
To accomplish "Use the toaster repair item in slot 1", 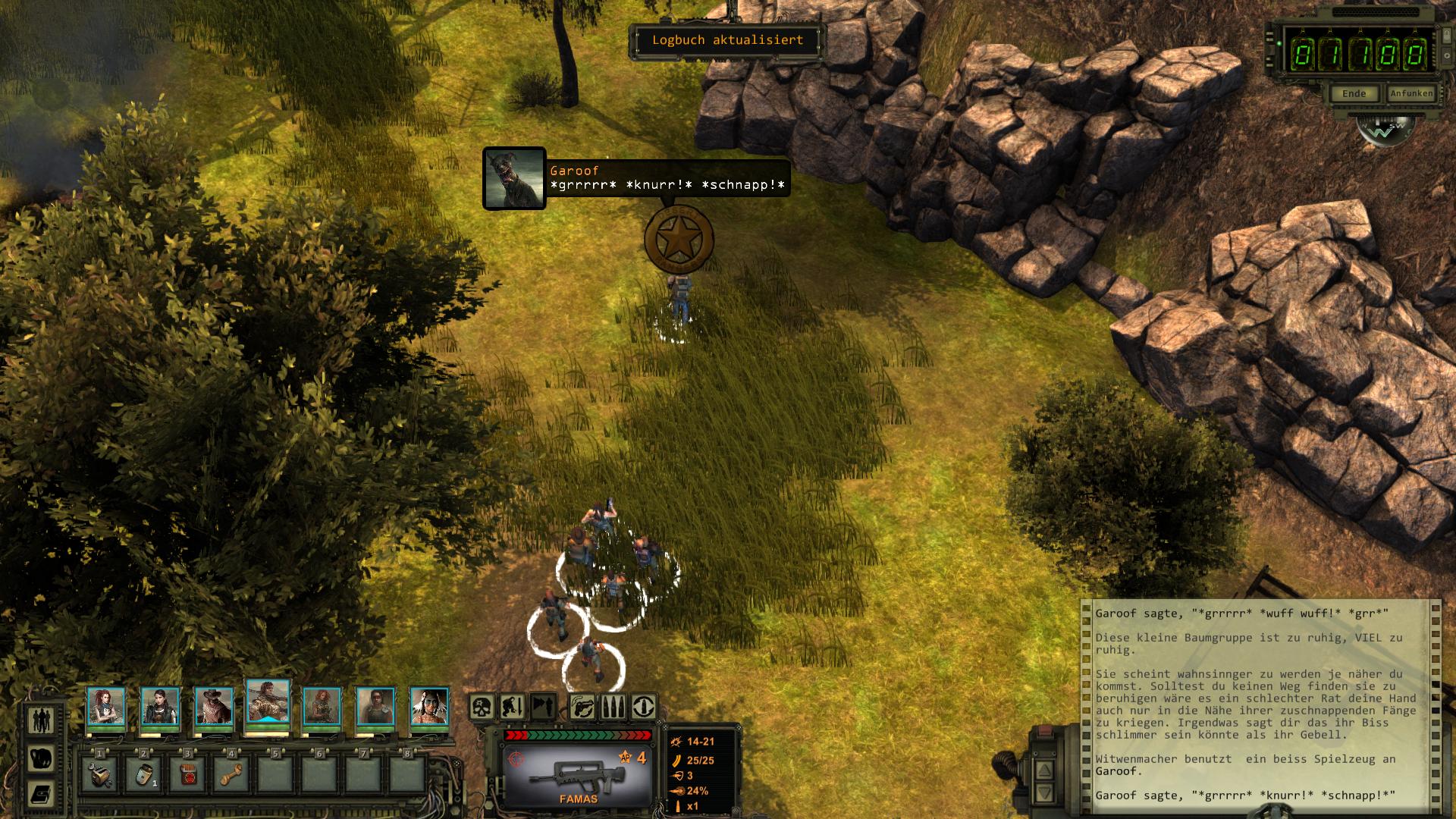I will [99, 774].
